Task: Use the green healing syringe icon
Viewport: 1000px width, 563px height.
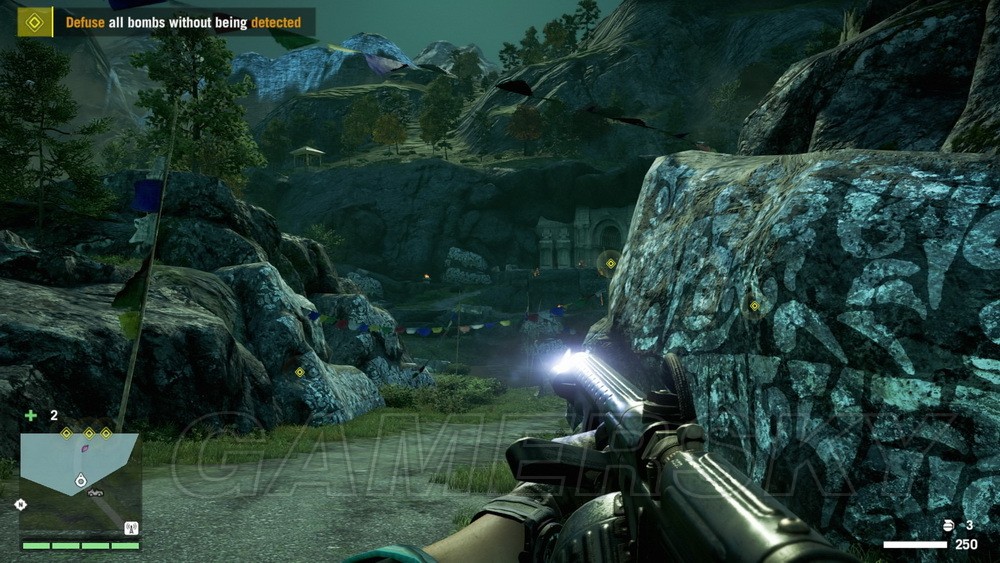Action: 31,415
